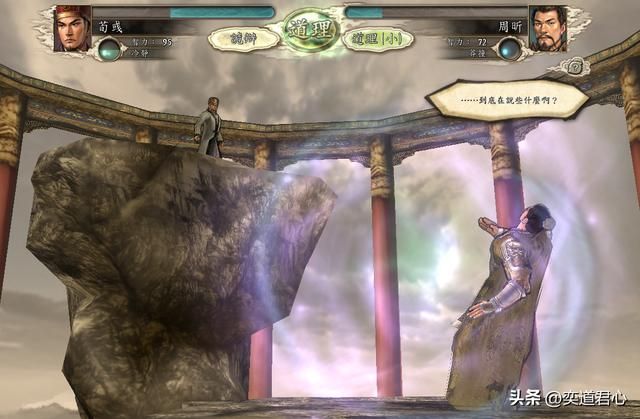Click 周昕's portrait
This screenshot has height=419, width=640.
[548, 28]
